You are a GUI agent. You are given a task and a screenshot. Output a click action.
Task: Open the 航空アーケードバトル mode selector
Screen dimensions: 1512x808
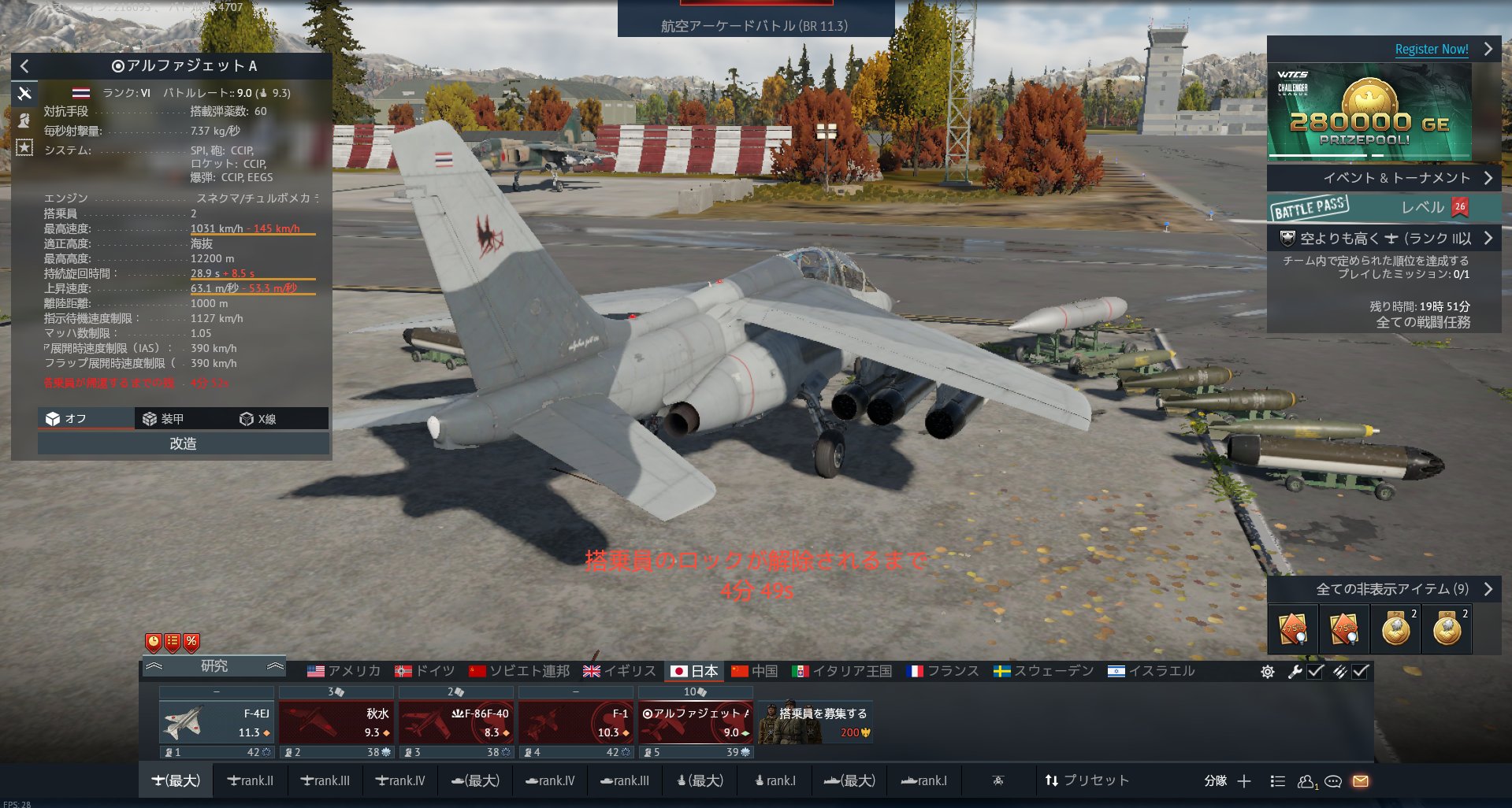click(755, 25)
